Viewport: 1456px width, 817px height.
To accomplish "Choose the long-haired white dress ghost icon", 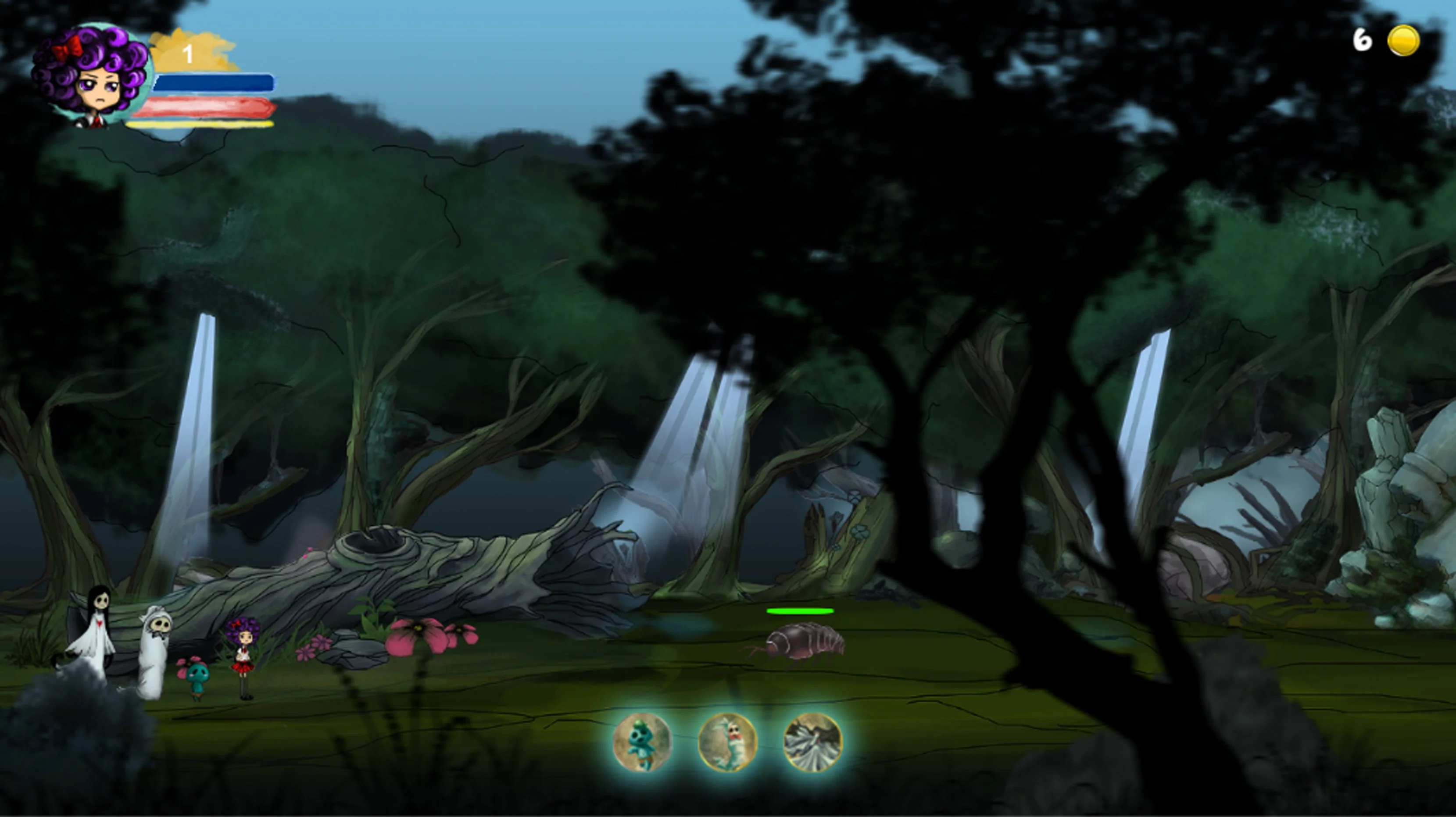I will point(813,742).
